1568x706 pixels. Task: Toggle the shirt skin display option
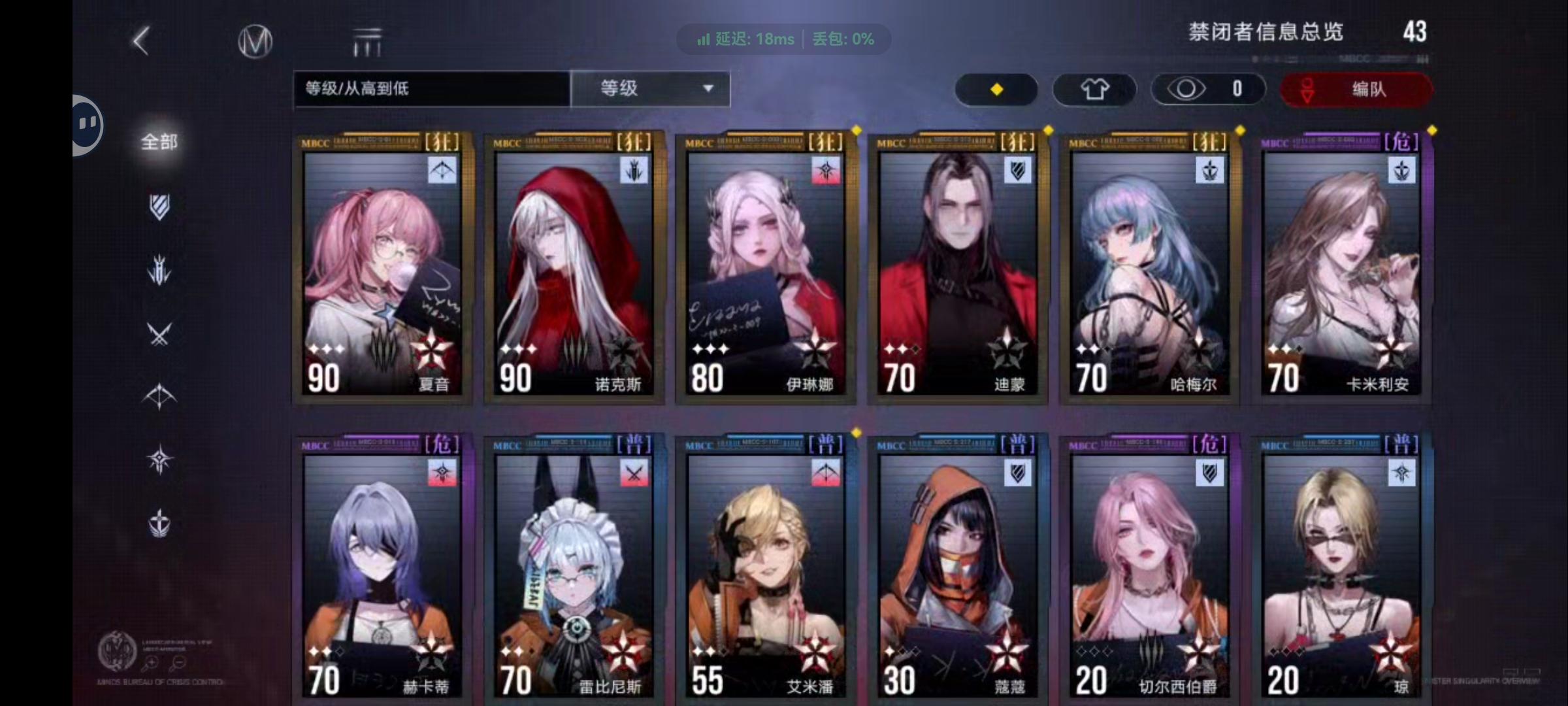(1094, 89)
